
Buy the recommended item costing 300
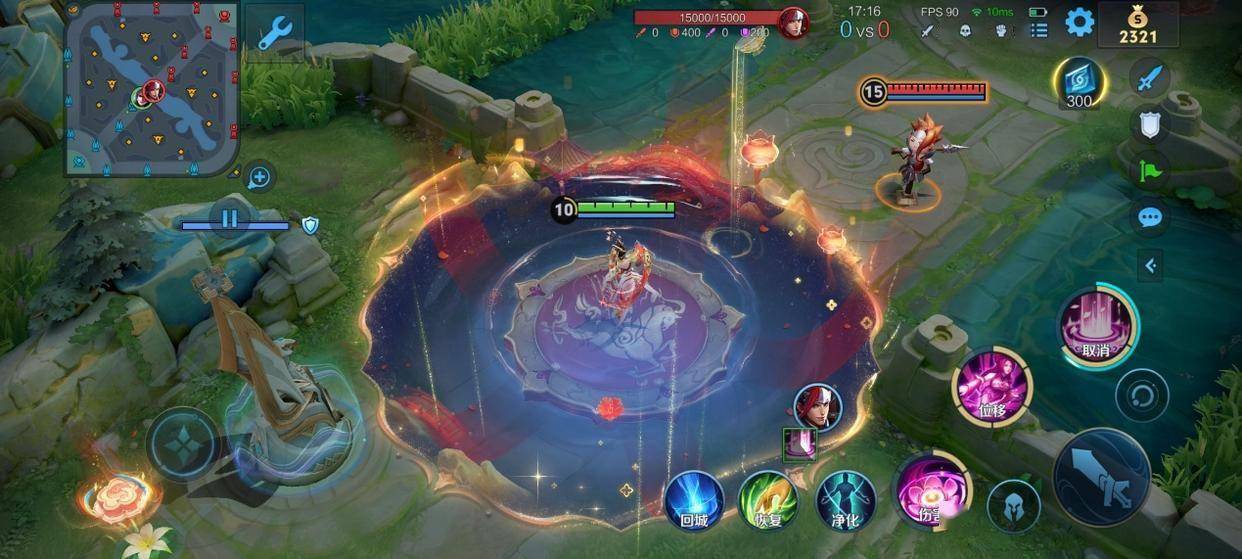[1080, 83]
